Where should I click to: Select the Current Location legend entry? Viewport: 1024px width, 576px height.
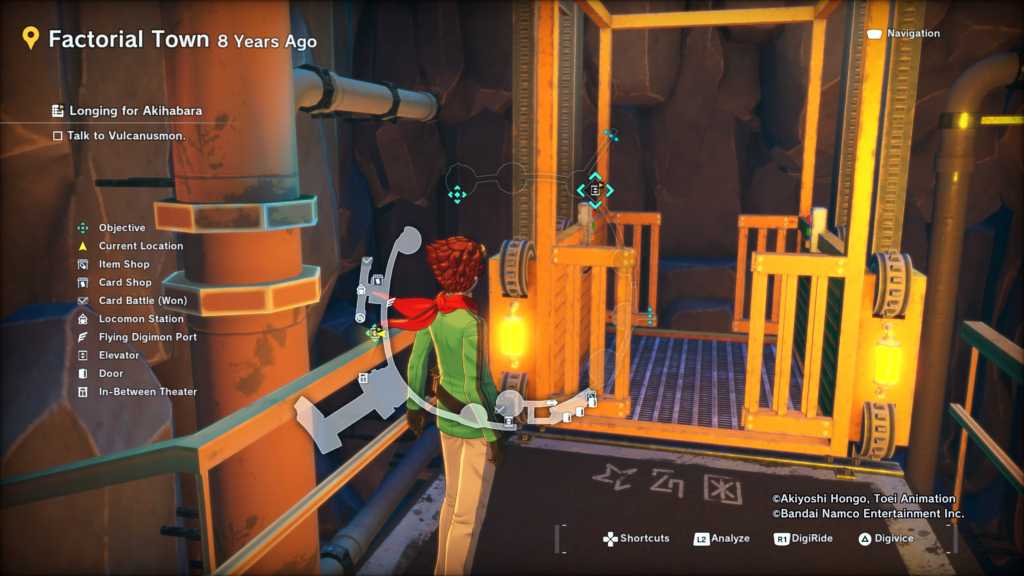(140, 246)
